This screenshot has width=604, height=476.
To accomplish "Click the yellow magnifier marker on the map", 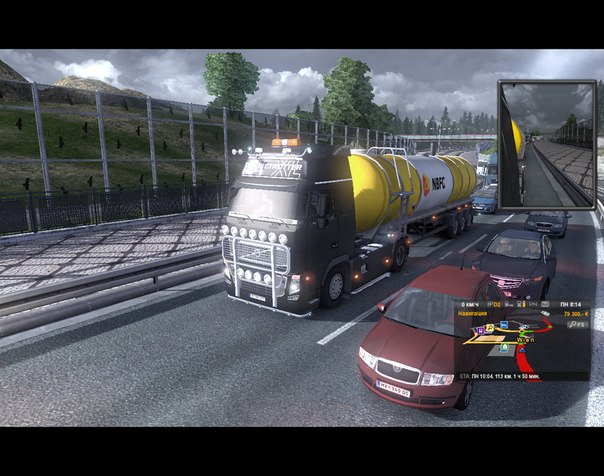I will point(490,326).
